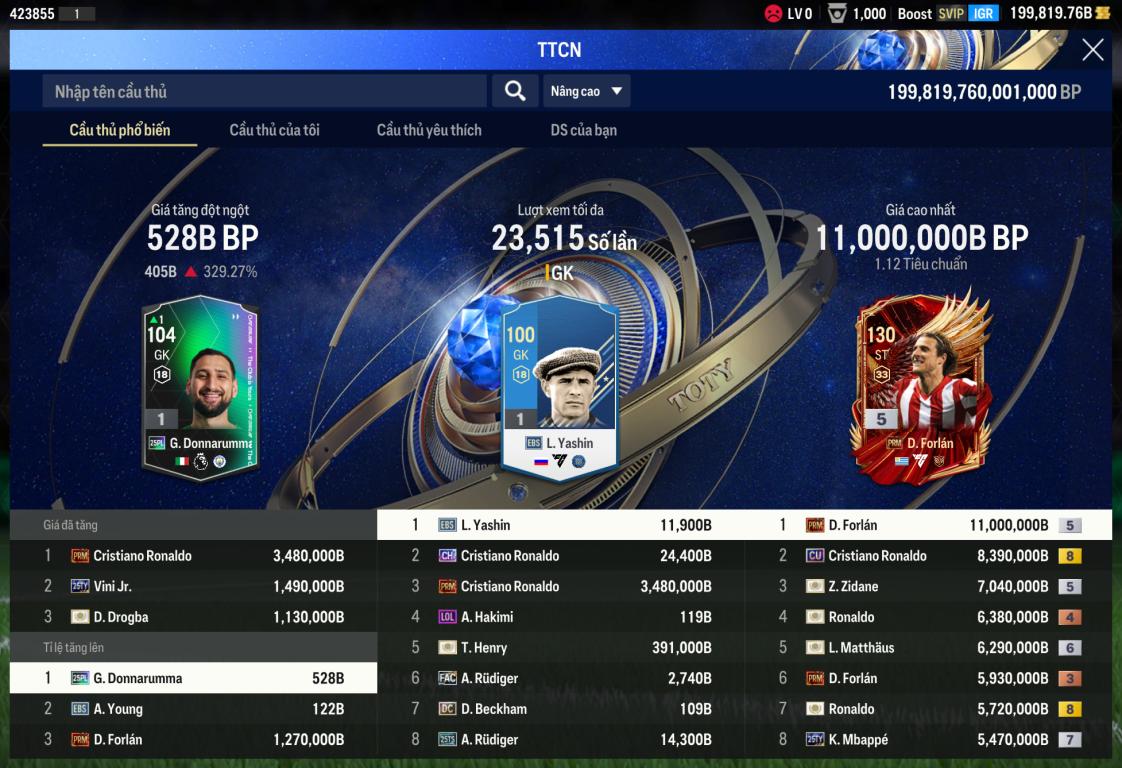Choose the D. Beckham row
1122x768 pixels.
pos(560,709)
